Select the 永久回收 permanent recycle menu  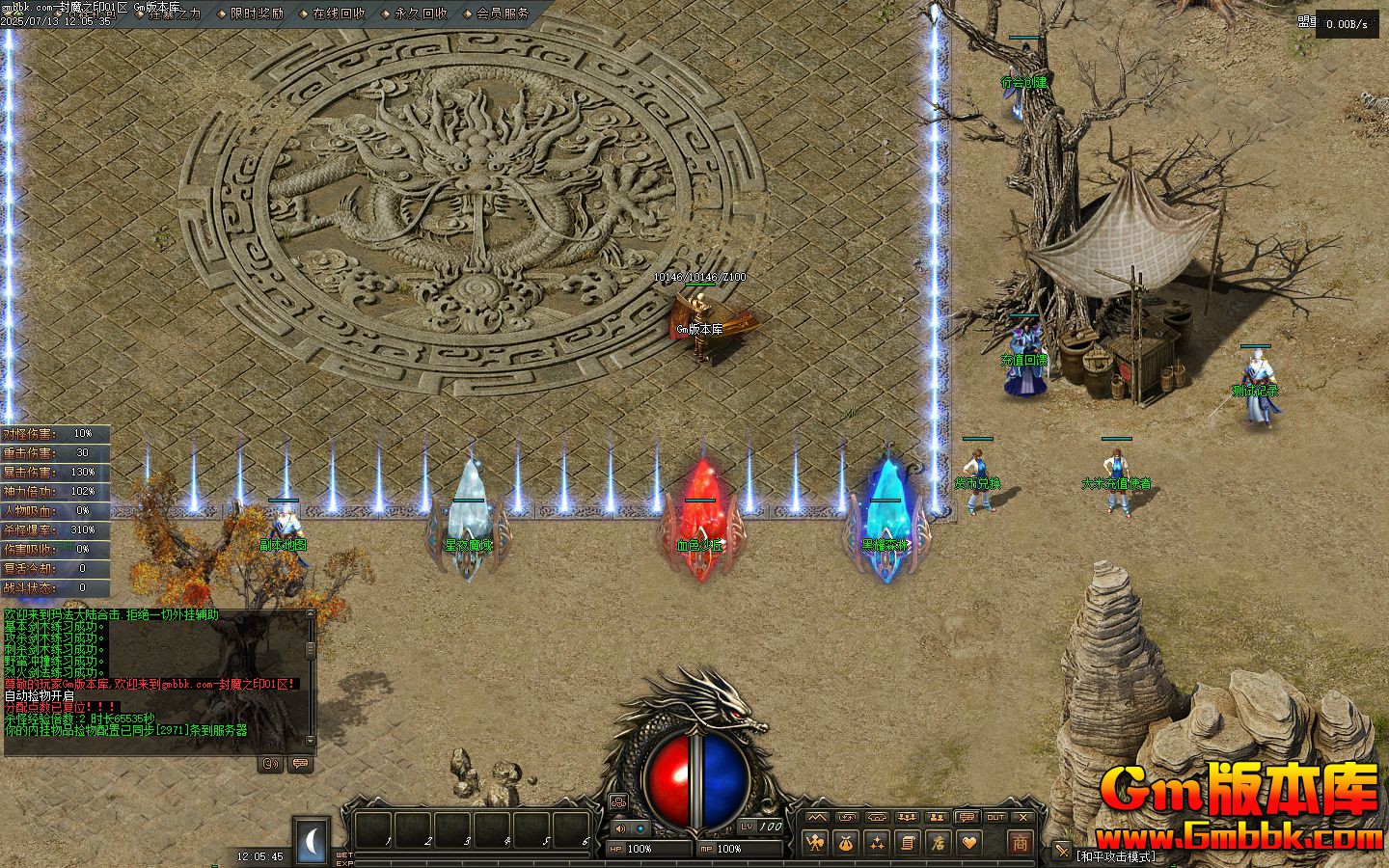pyautogui.click(x=421, y=14)
